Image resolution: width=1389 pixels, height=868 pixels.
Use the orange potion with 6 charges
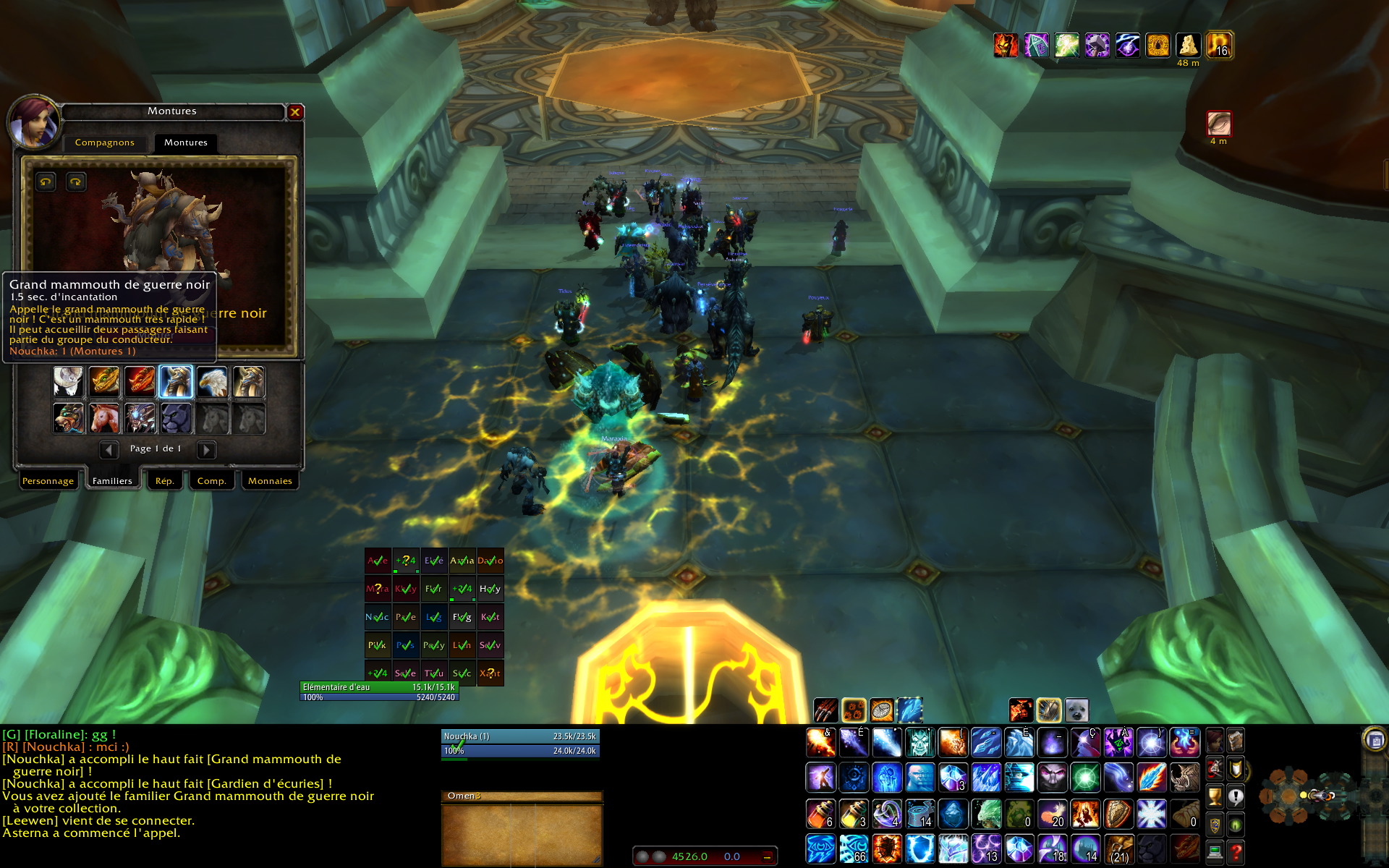(x=820, y=814)
